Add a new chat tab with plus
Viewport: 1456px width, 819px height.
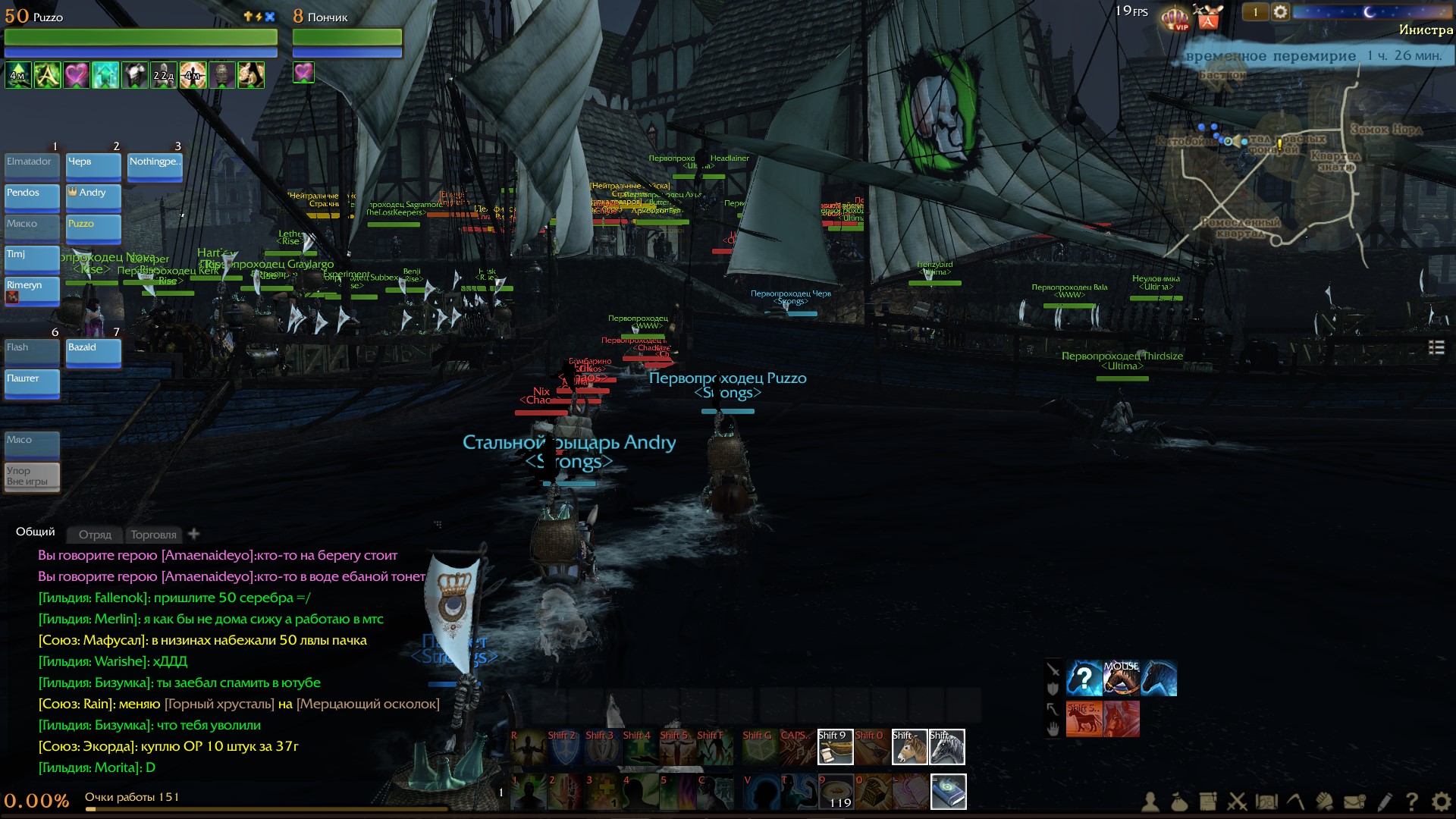pos(194,534)
